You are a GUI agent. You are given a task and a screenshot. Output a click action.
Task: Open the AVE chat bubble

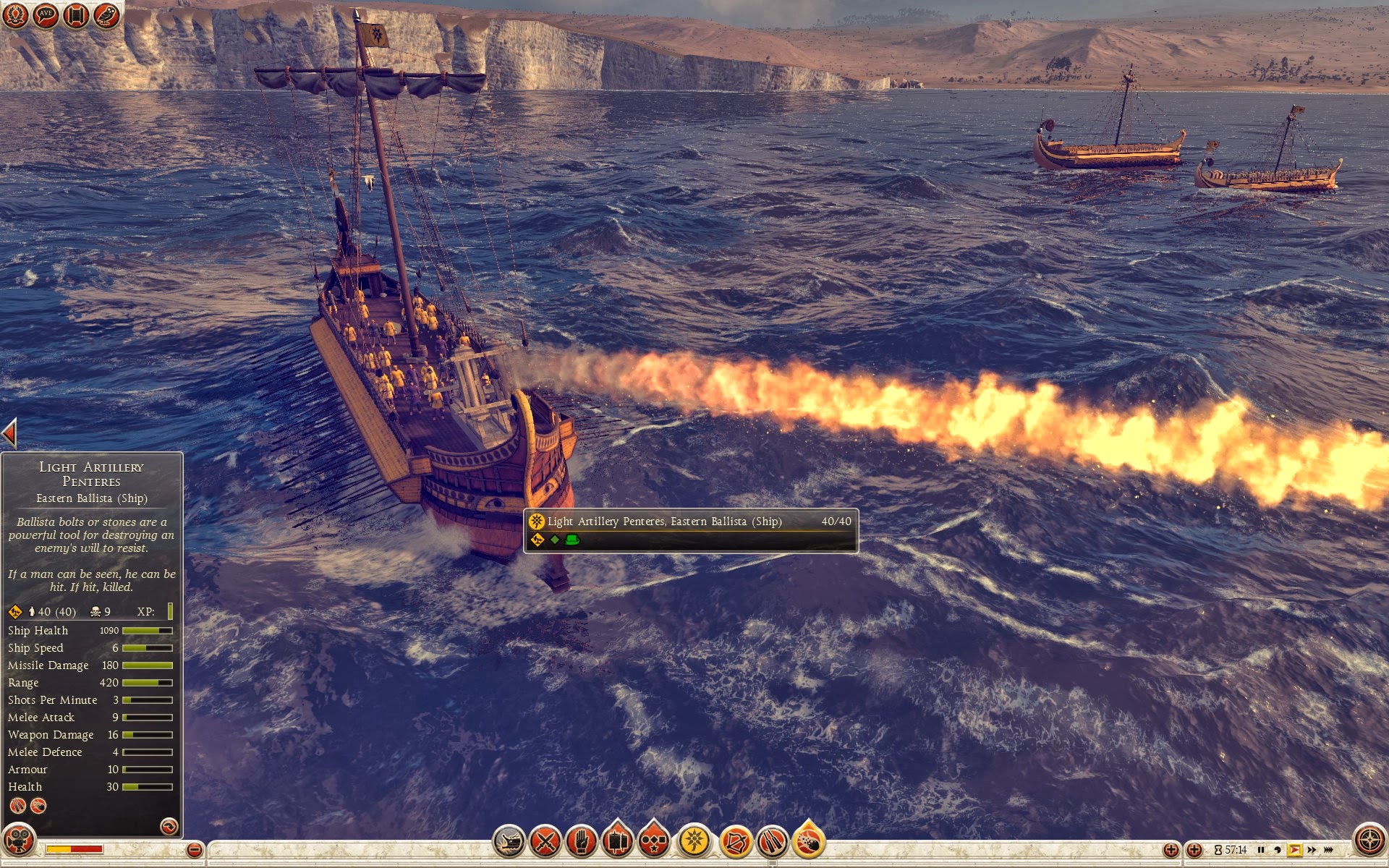click(46, 14)
